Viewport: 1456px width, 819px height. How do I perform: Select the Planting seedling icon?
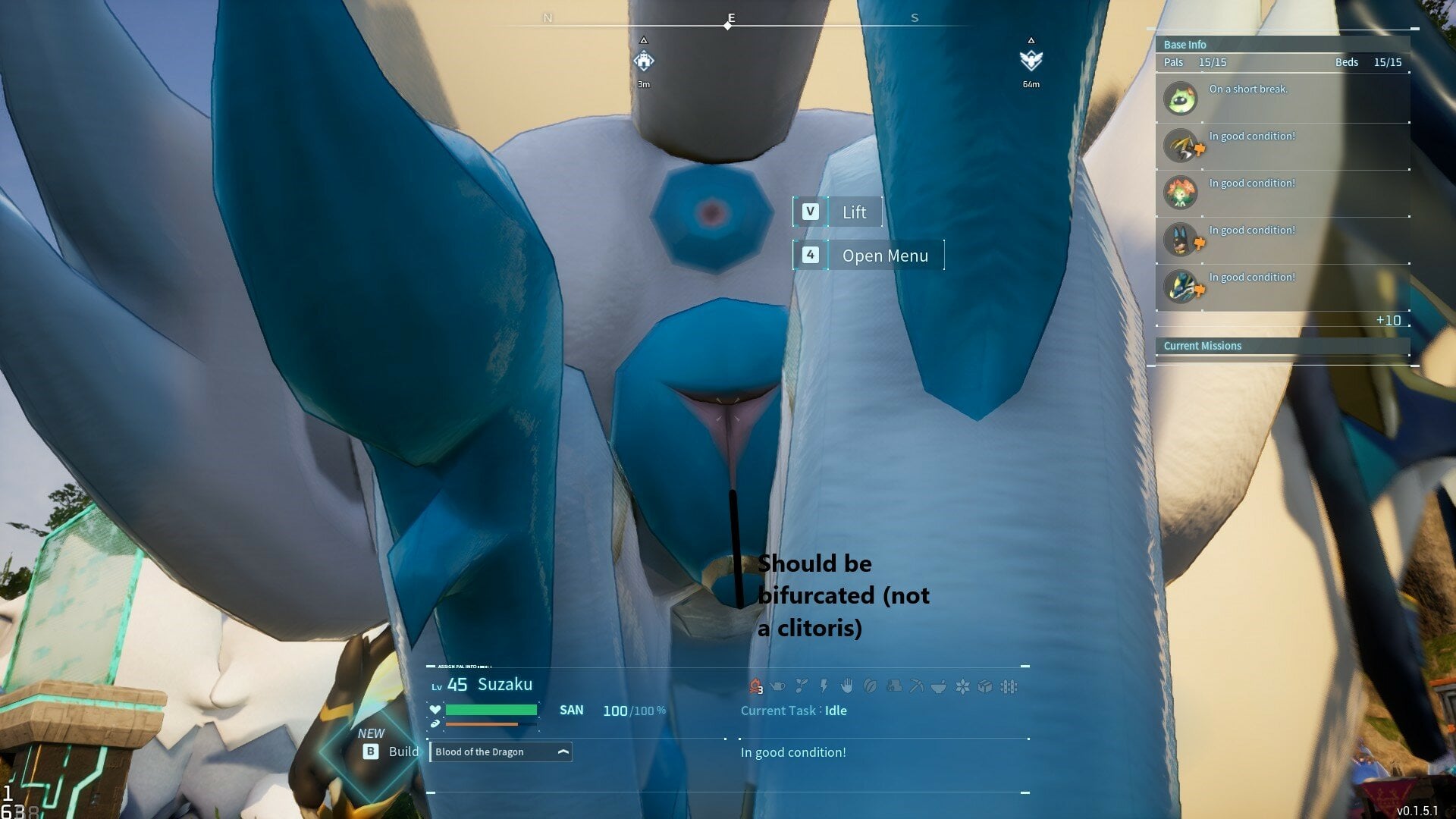pos(802,686)
